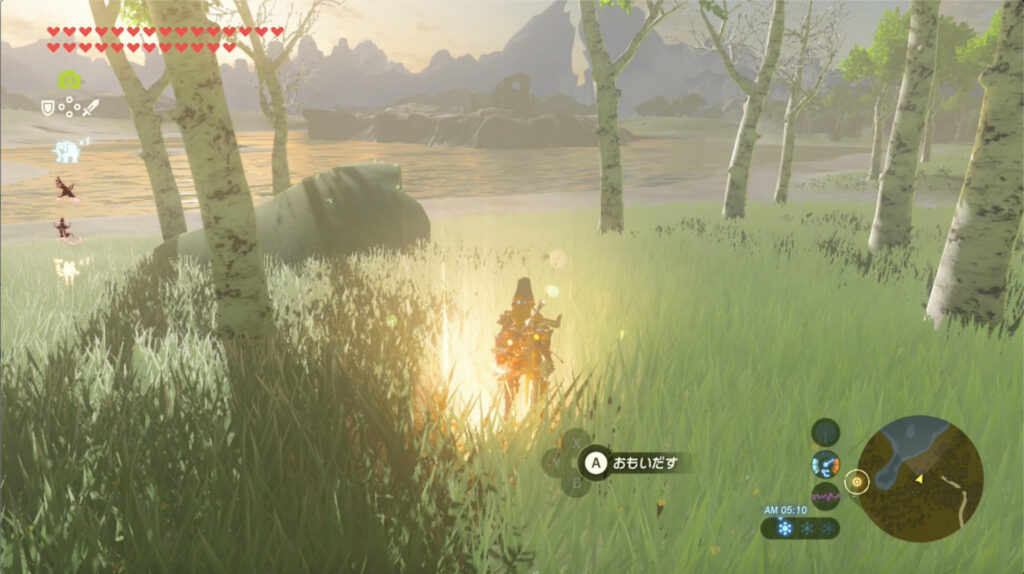Click the green camera icon
The width and height of the screenshot is (1024, 574).
[68, 79]
